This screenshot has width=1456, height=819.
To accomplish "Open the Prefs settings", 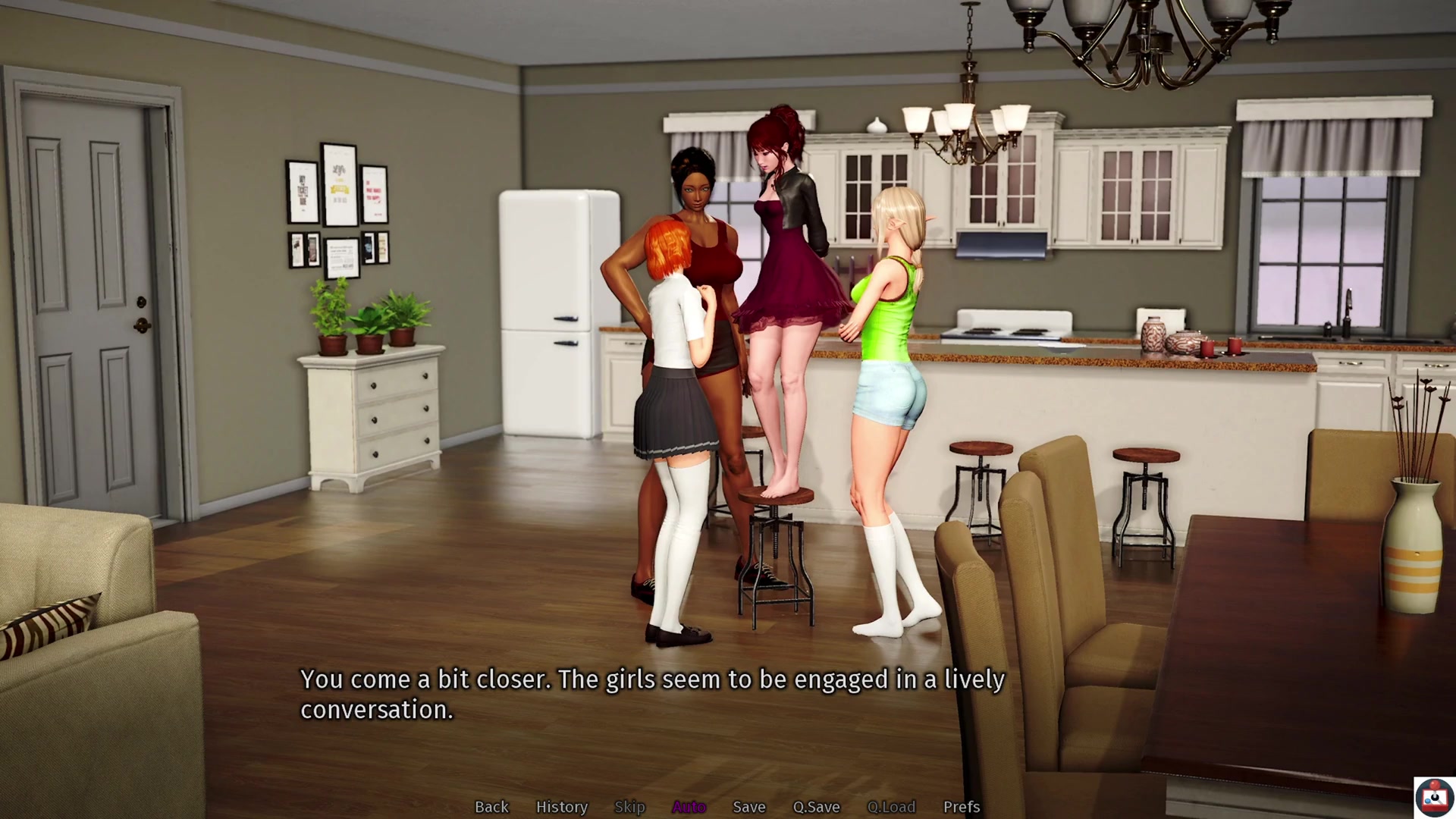I will click(961, 807).
